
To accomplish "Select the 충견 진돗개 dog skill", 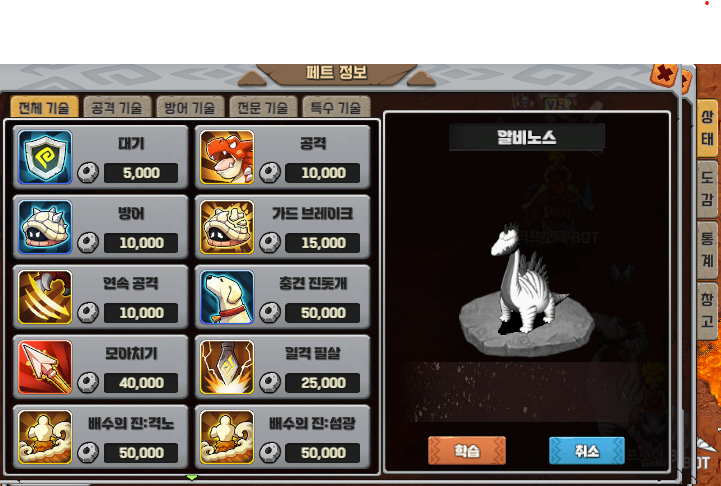I will click(x=284, y=297).
